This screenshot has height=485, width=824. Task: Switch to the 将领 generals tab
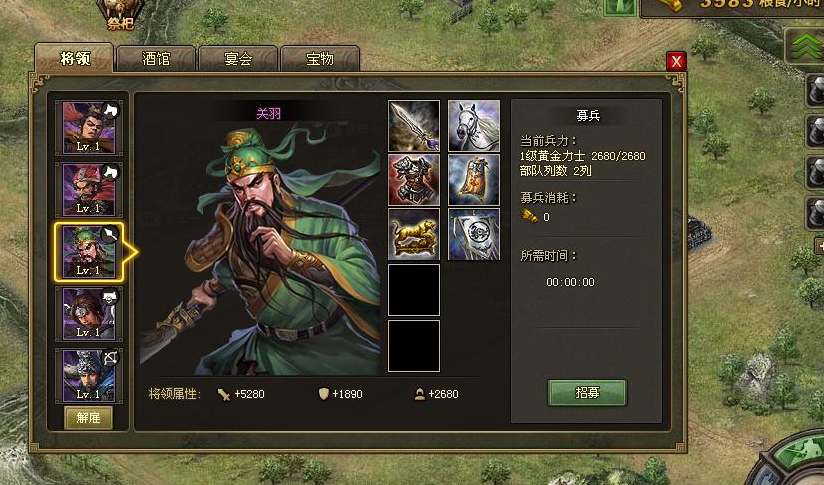[x=74, y=59]
